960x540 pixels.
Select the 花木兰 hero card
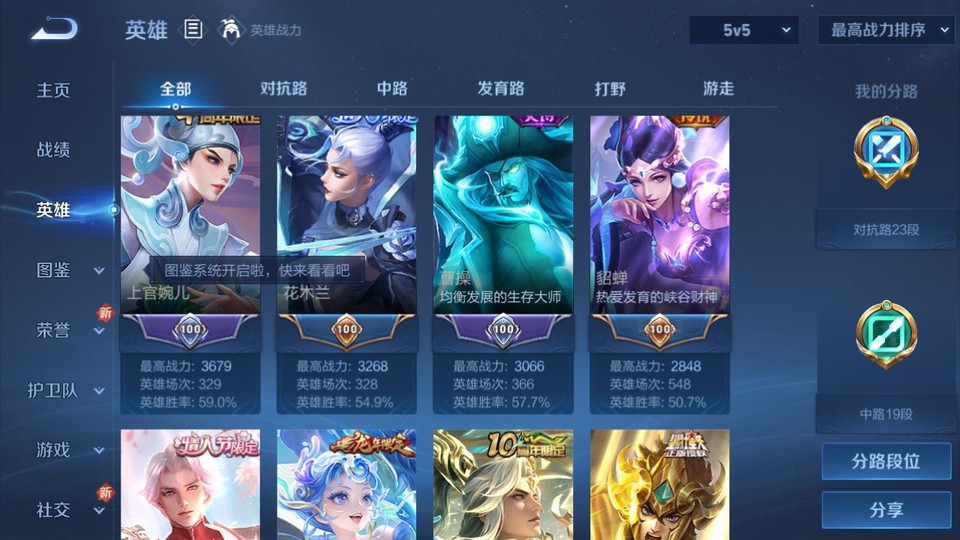[347, 215]
